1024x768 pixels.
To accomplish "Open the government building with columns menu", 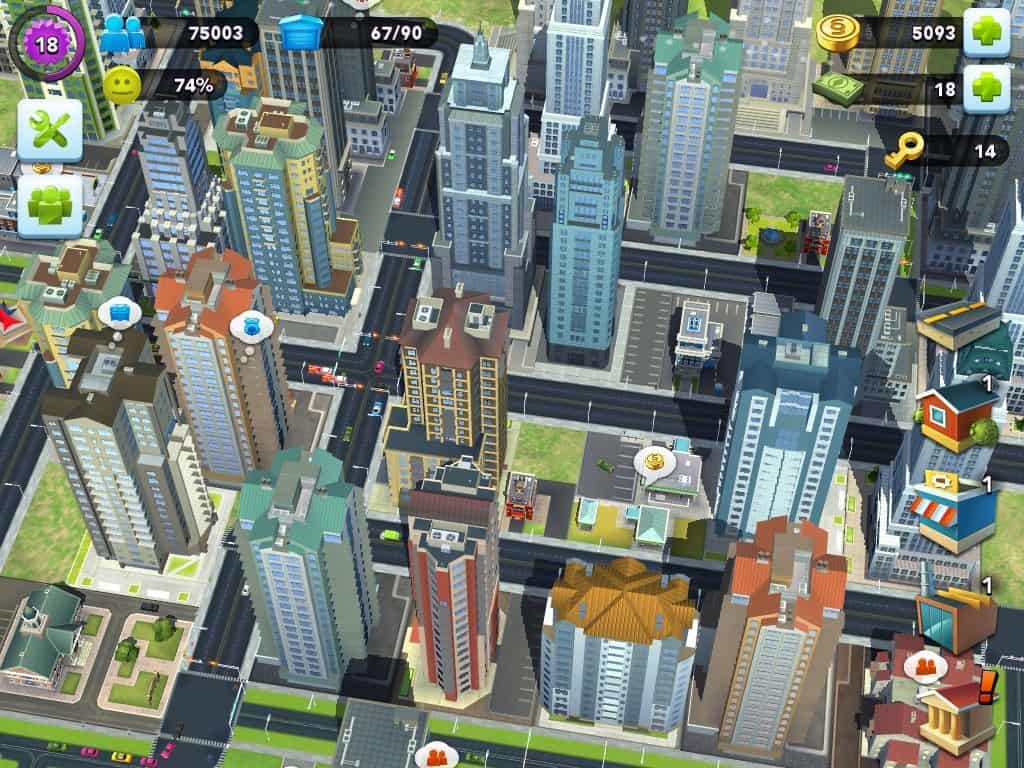I will coord(957,716).
